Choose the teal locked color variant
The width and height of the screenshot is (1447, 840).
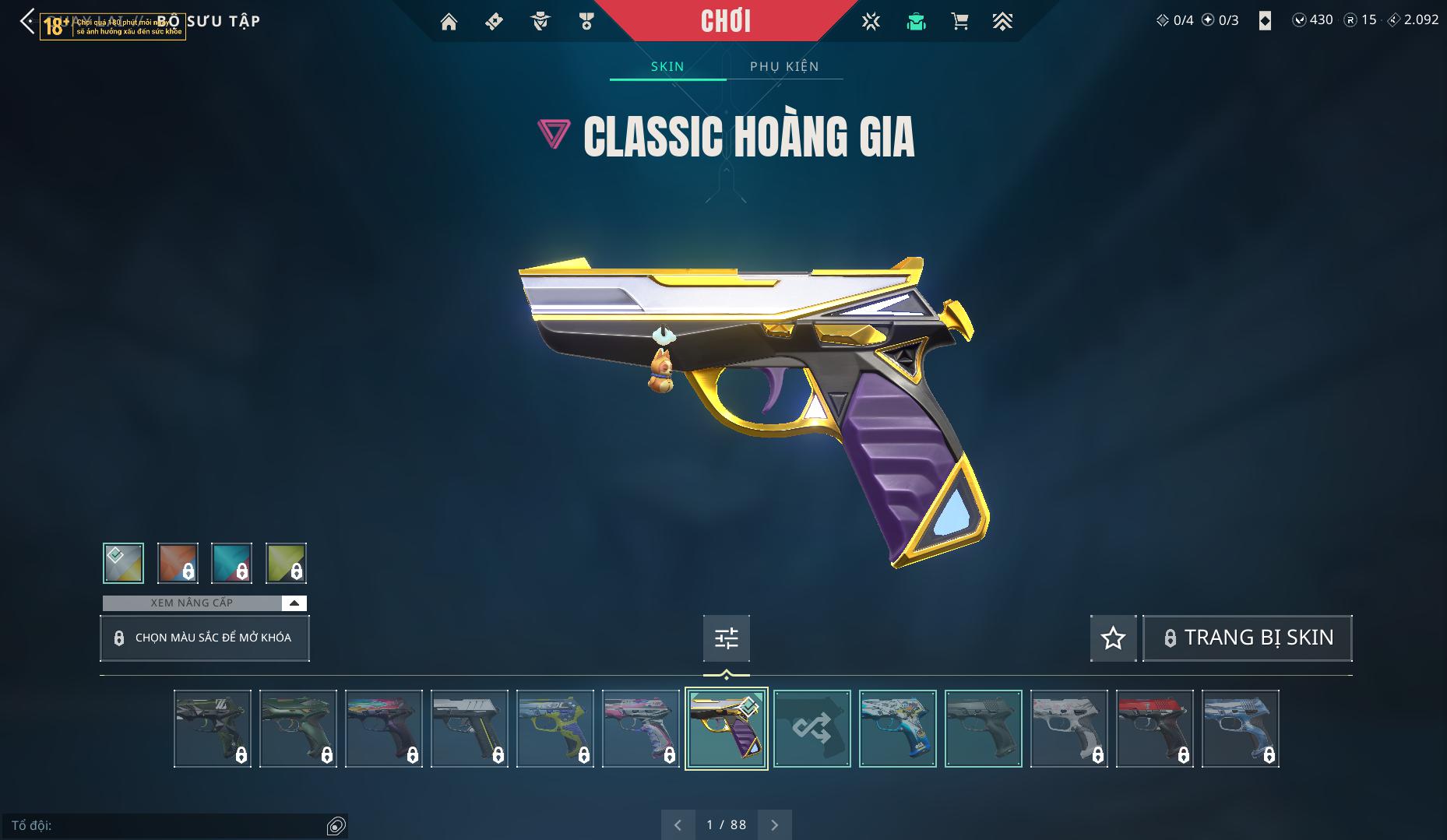232,563
